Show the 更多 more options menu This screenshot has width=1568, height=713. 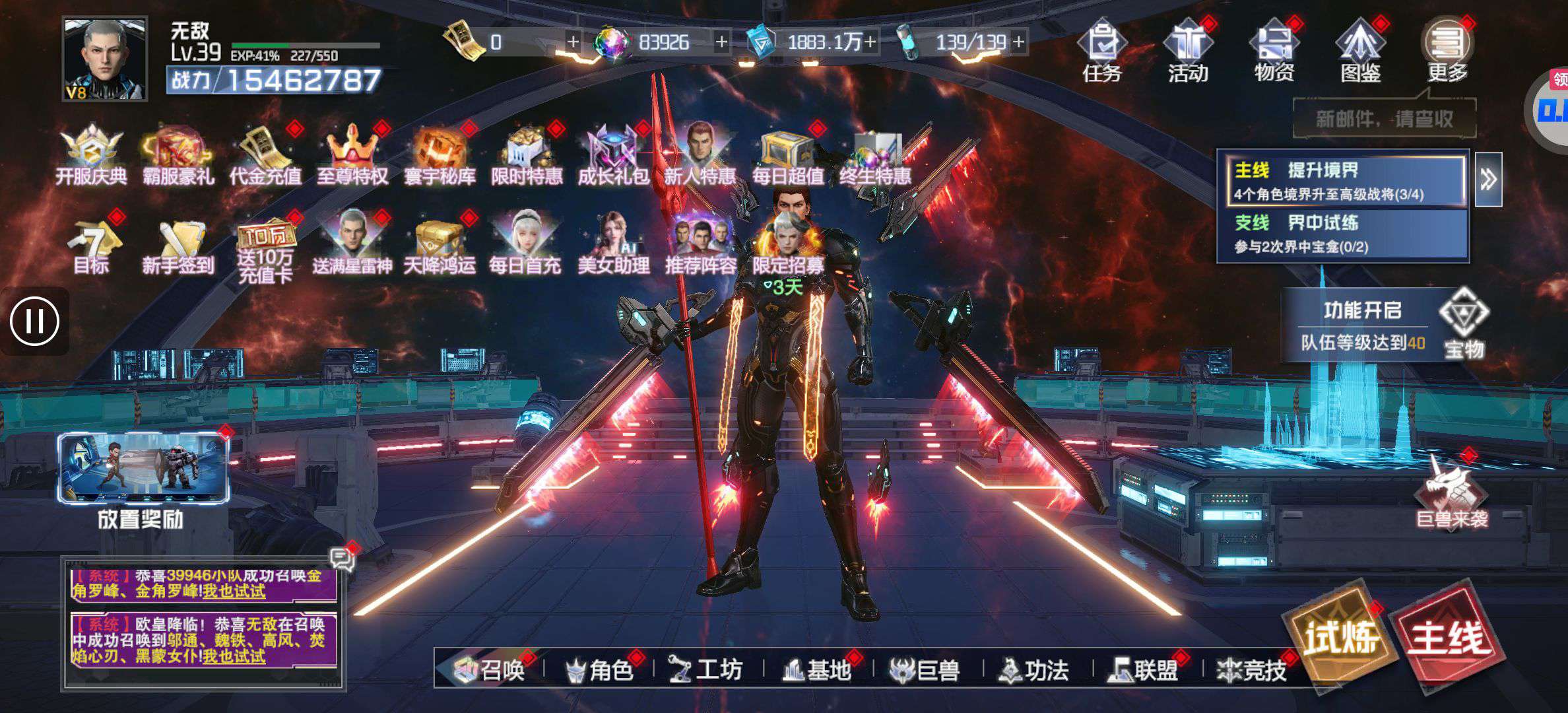1447,51
